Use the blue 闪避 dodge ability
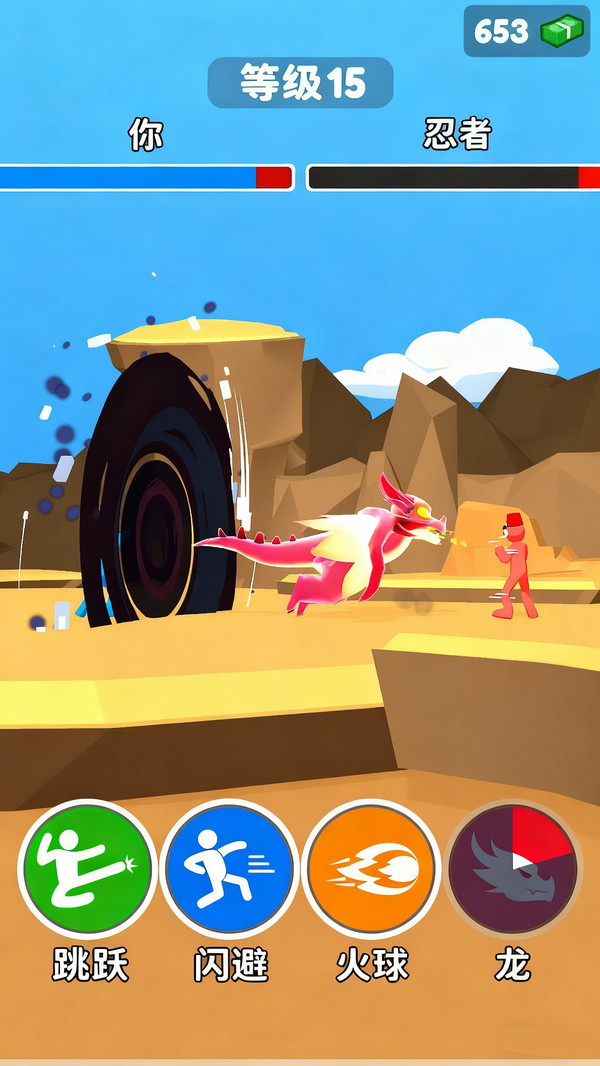The image size is (600, 1066). pos(229,868)
